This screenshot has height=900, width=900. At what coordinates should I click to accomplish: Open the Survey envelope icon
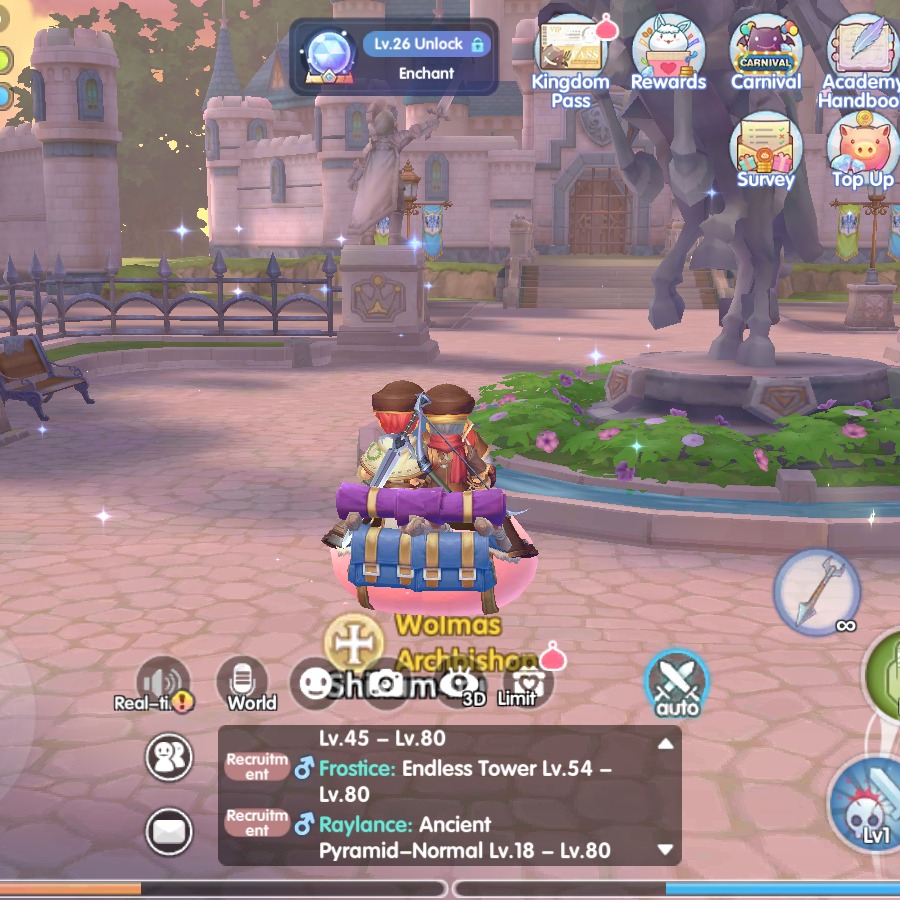pos(765,148)
